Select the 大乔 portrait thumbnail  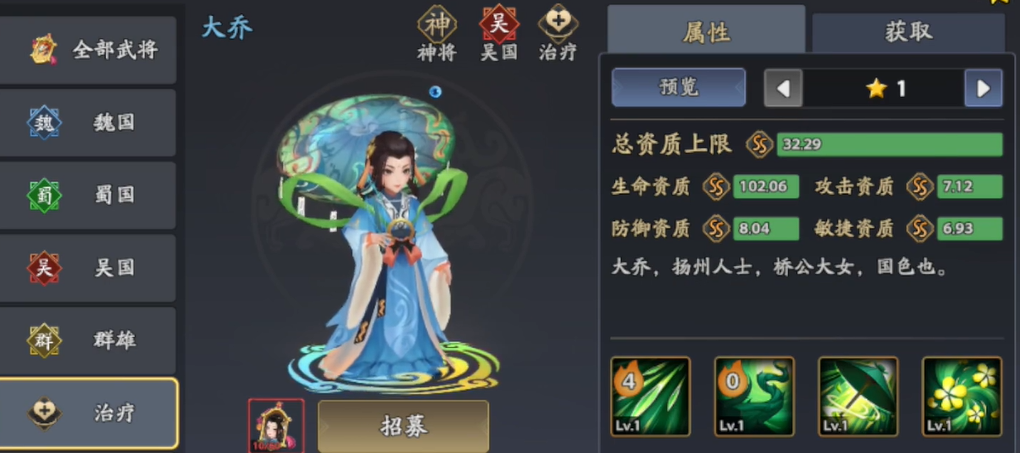[276, 426]
